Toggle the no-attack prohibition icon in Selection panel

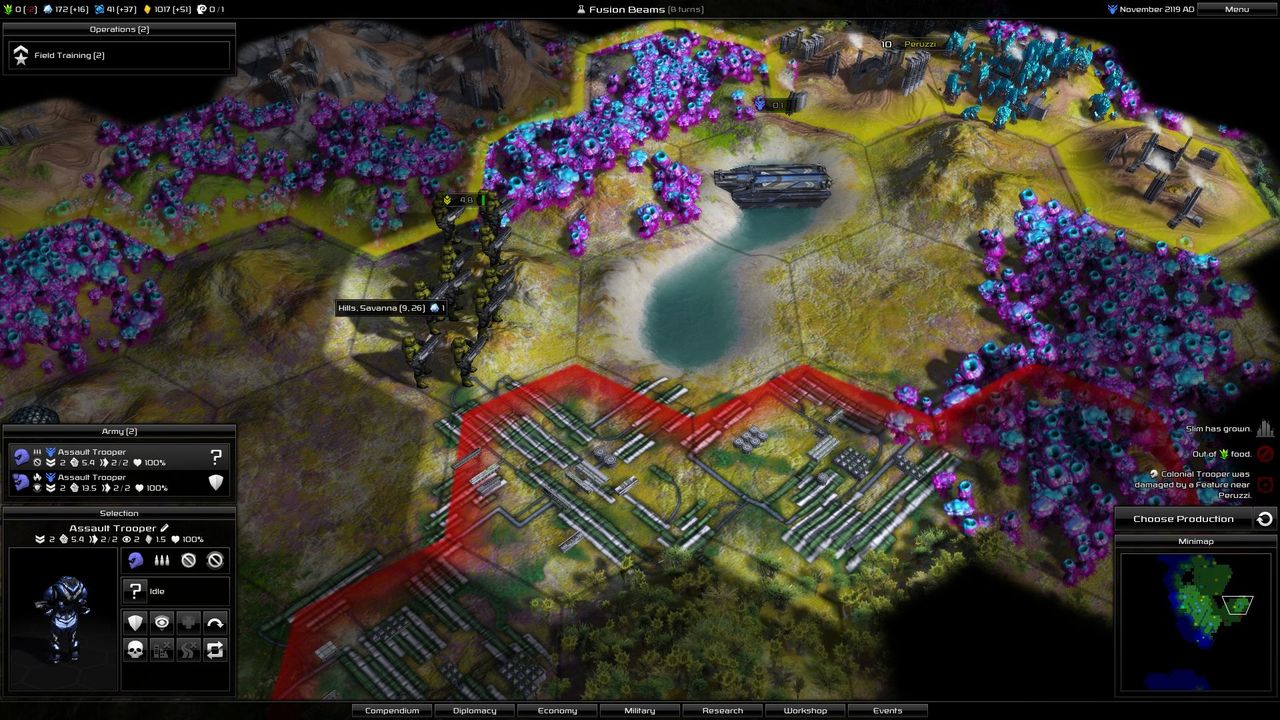pyautogui.click(x=188, y=560)
